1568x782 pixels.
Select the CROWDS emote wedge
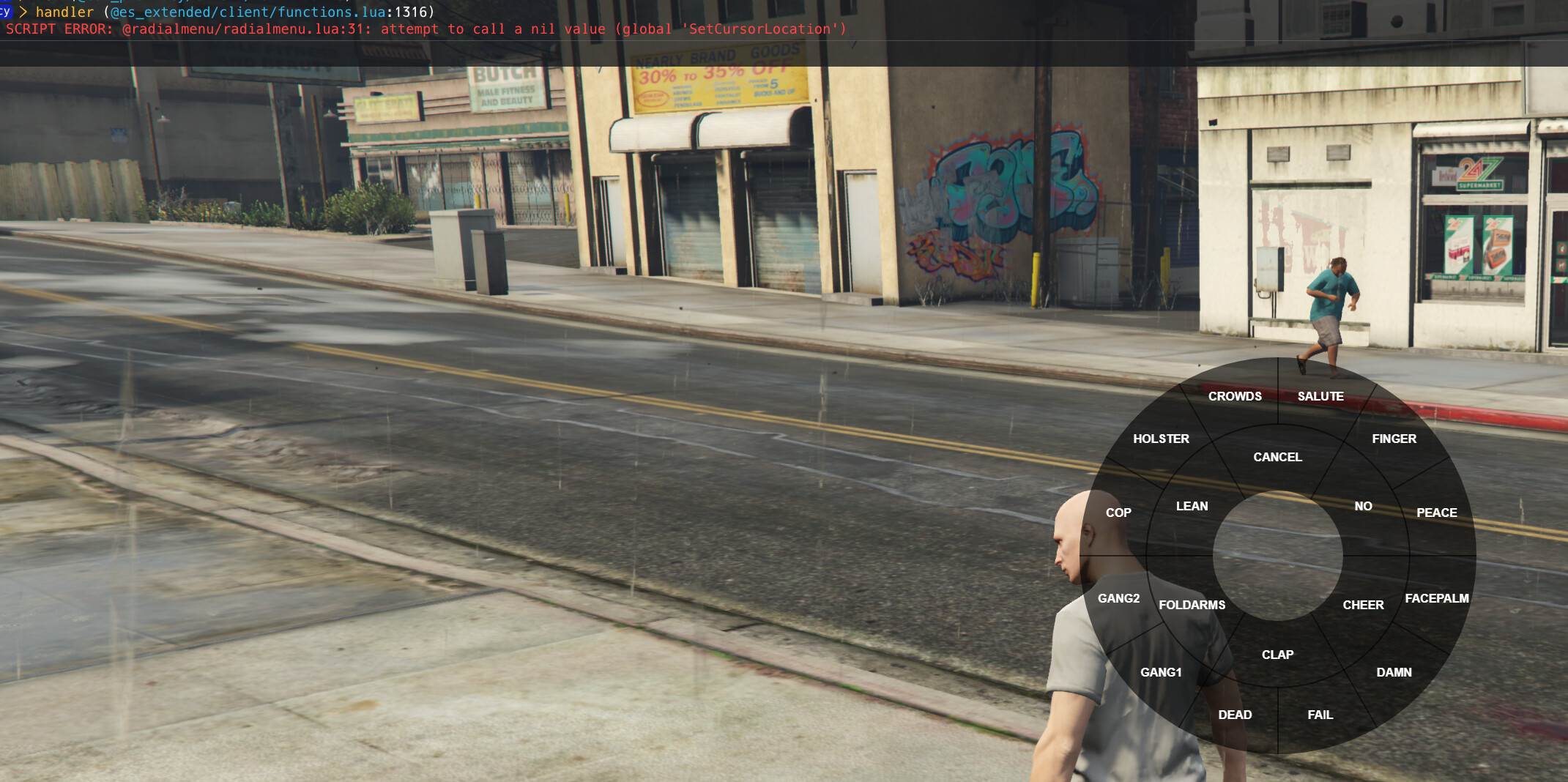[1235, 395]
